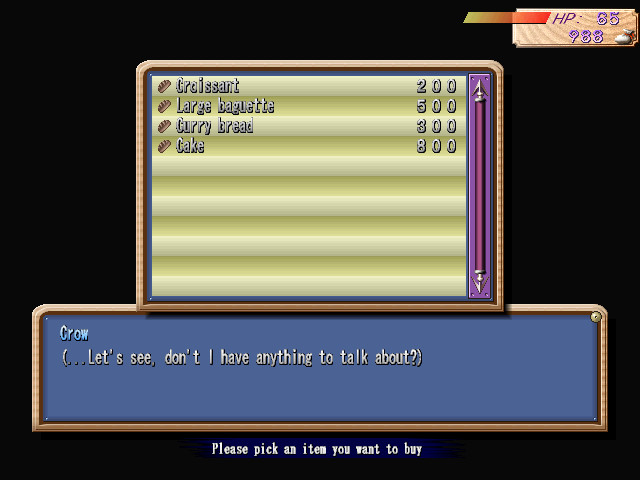640x480 pixels.
Task: Buy the Curry bread entry
Action: pyautogui.click(x=214, y=127)
